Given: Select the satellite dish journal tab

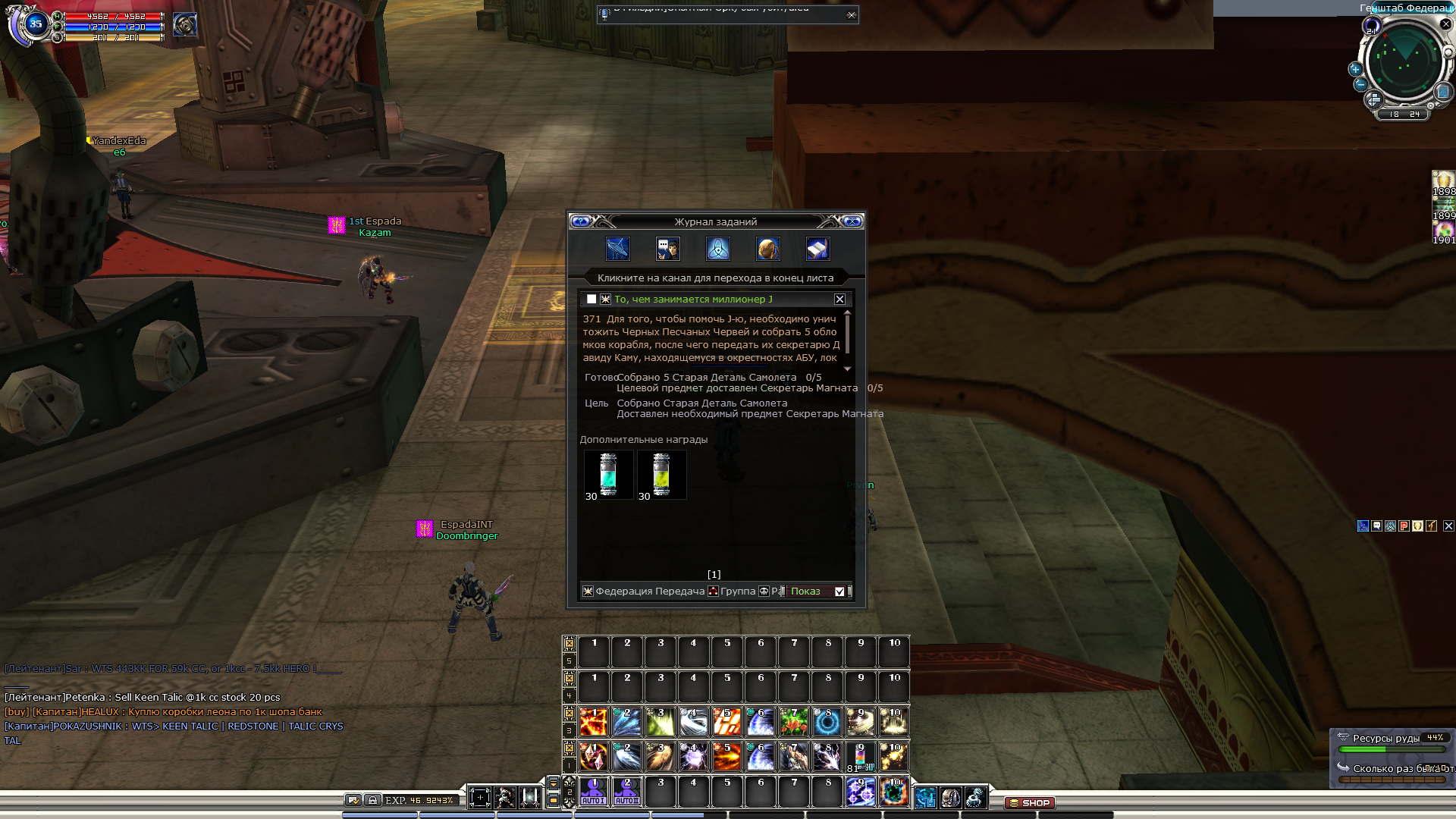Looking at the screenshot, I should (x=617, y=249).
